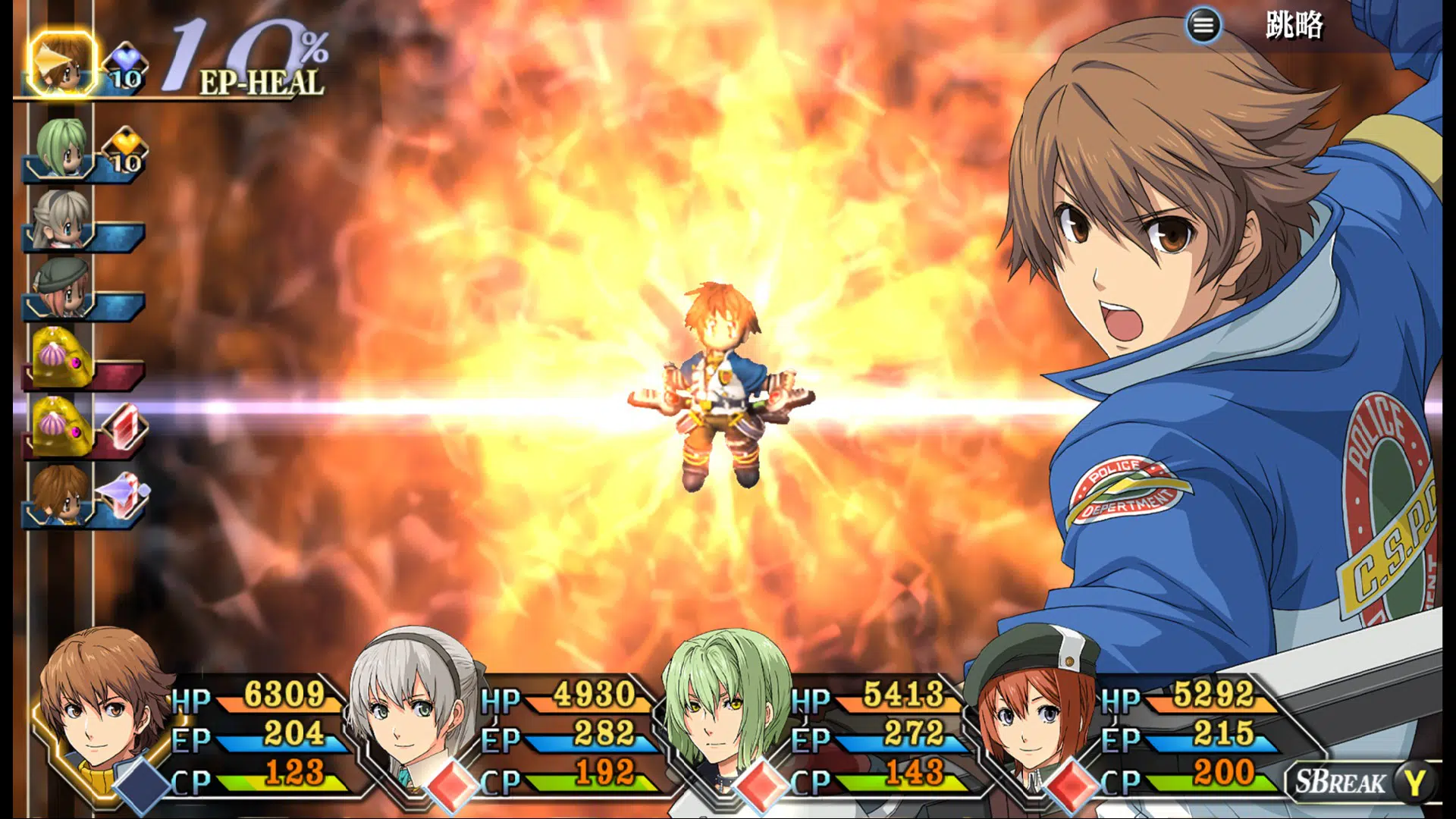Open the round hamburger menu button
Screen dimensions: 1456x819
(x=1203, y=26)
